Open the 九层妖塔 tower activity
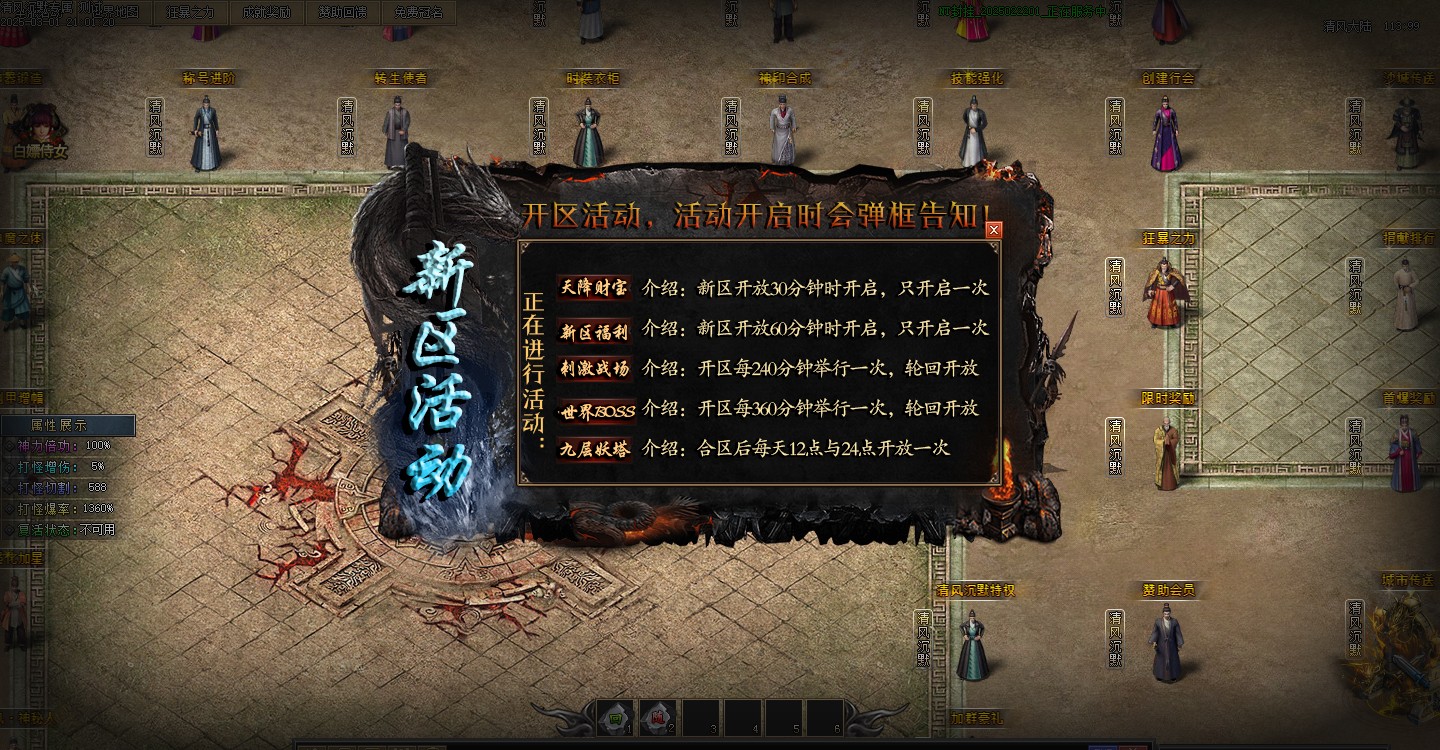Screen dimensions: 1440x750 coord(593,449)
